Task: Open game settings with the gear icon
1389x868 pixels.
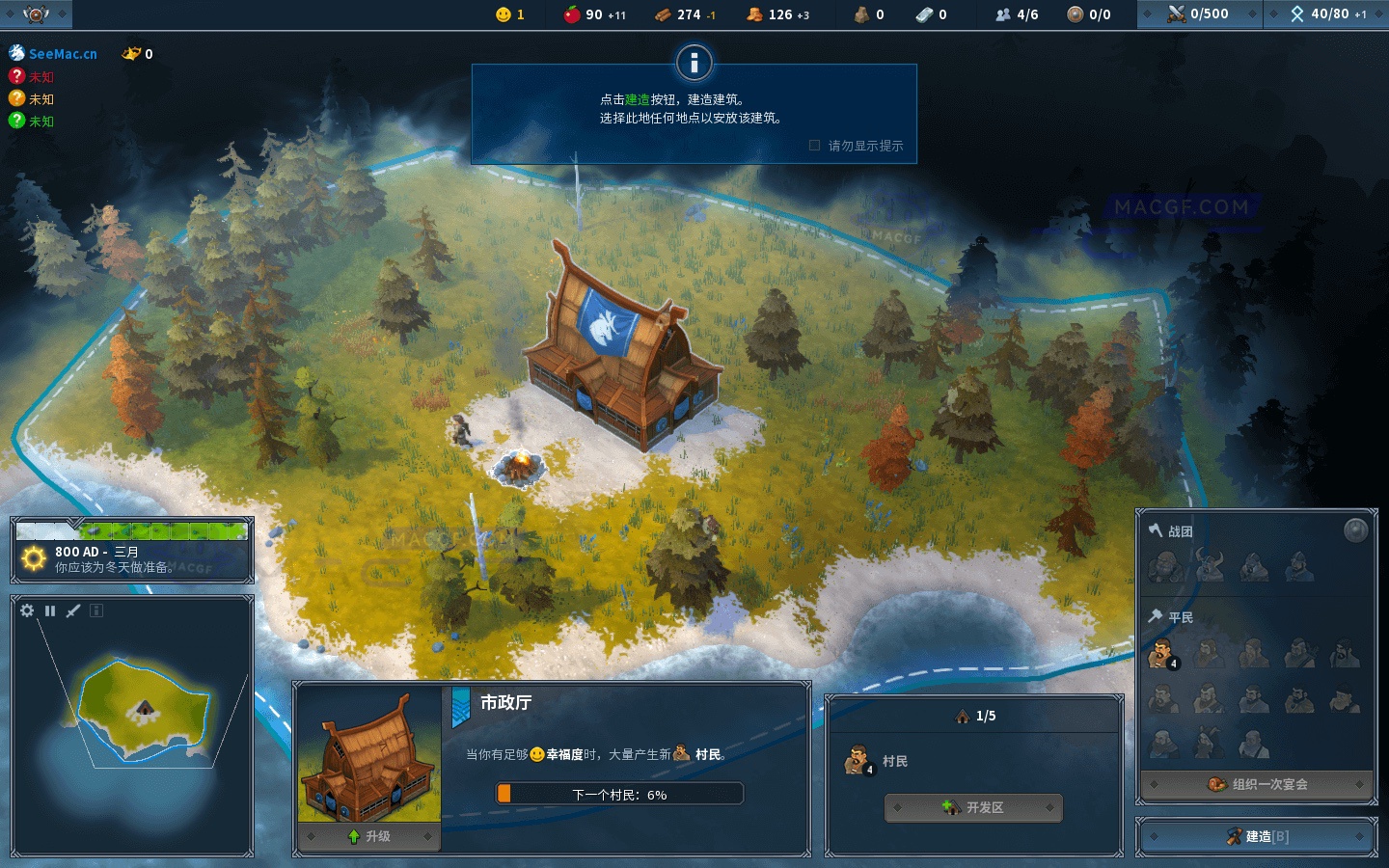Action: (x=26, y=610)
